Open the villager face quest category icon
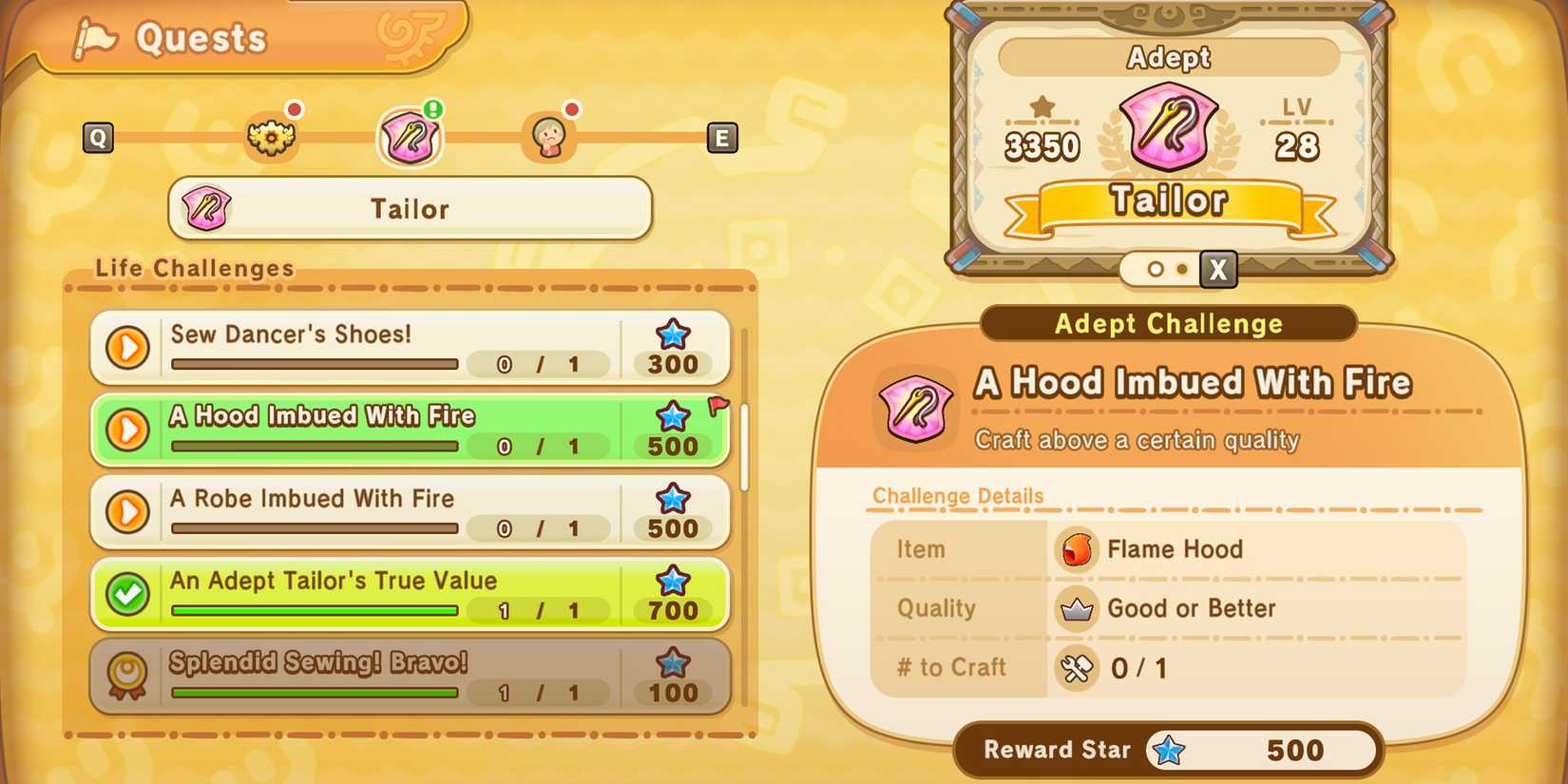Screen dimensions: 1568x784 (x=548, y=135)
